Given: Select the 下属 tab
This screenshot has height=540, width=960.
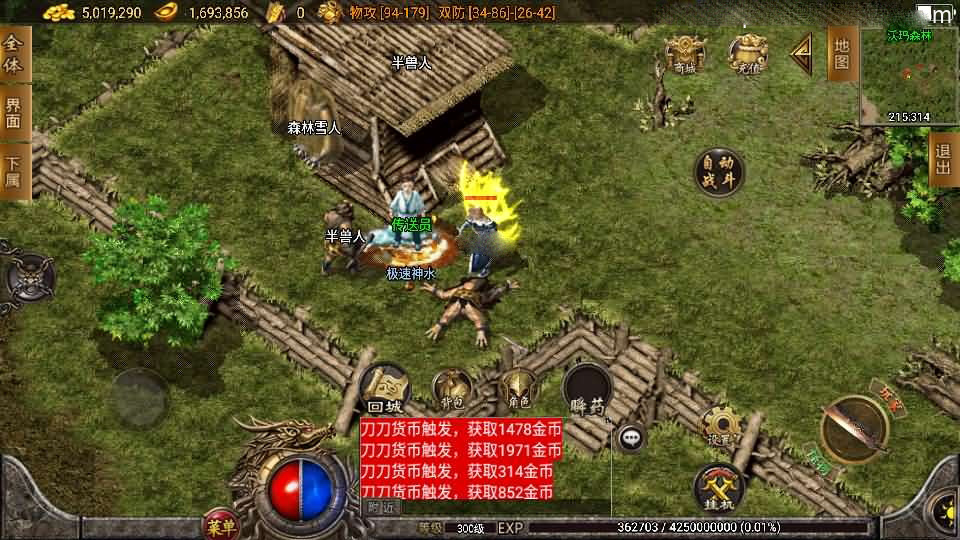Looking at the screenshot, I should pos(14,171).
